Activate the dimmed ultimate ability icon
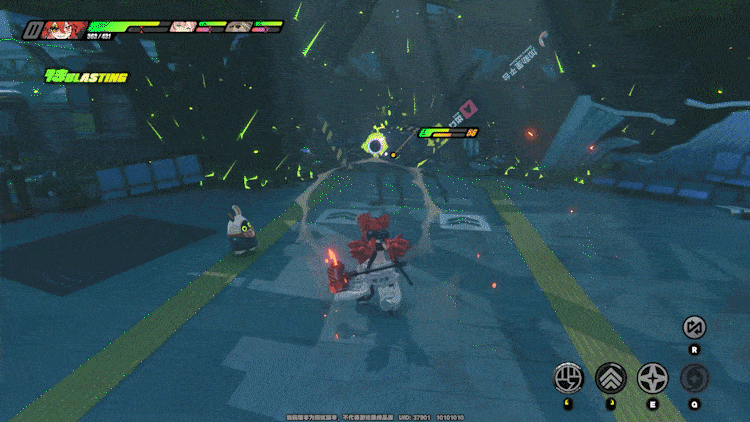Image resolution: width=750 pixels, height=422 pixels. point(694,377)
